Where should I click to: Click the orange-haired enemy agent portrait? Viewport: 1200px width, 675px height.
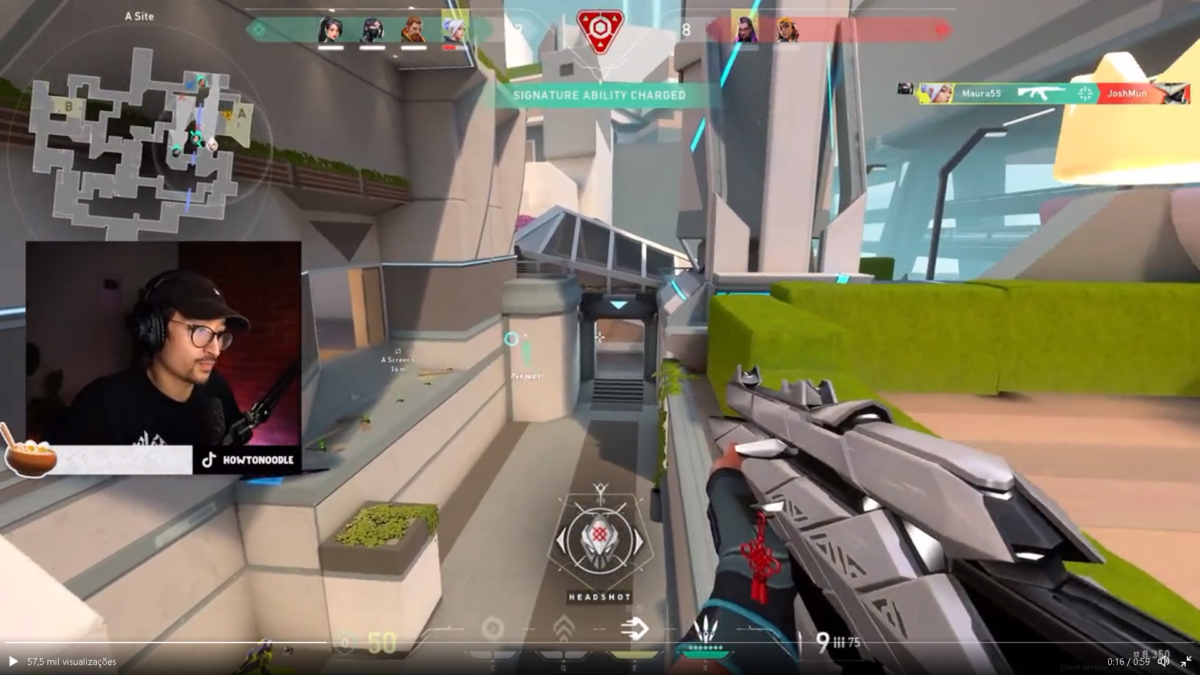tap(787, 30)
